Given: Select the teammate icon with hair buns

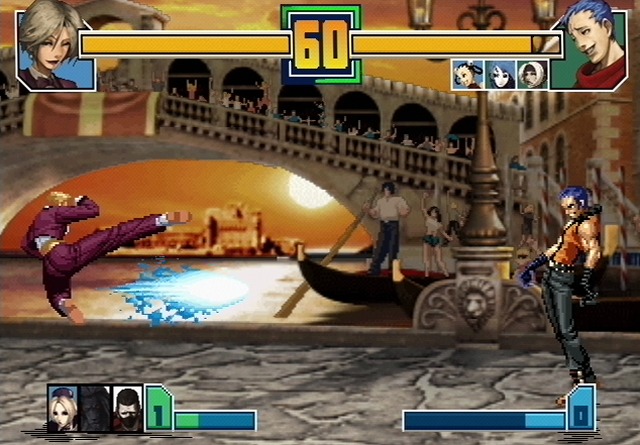Looking at the screenshot, I should pyautogui.click(x=466, y=74).
